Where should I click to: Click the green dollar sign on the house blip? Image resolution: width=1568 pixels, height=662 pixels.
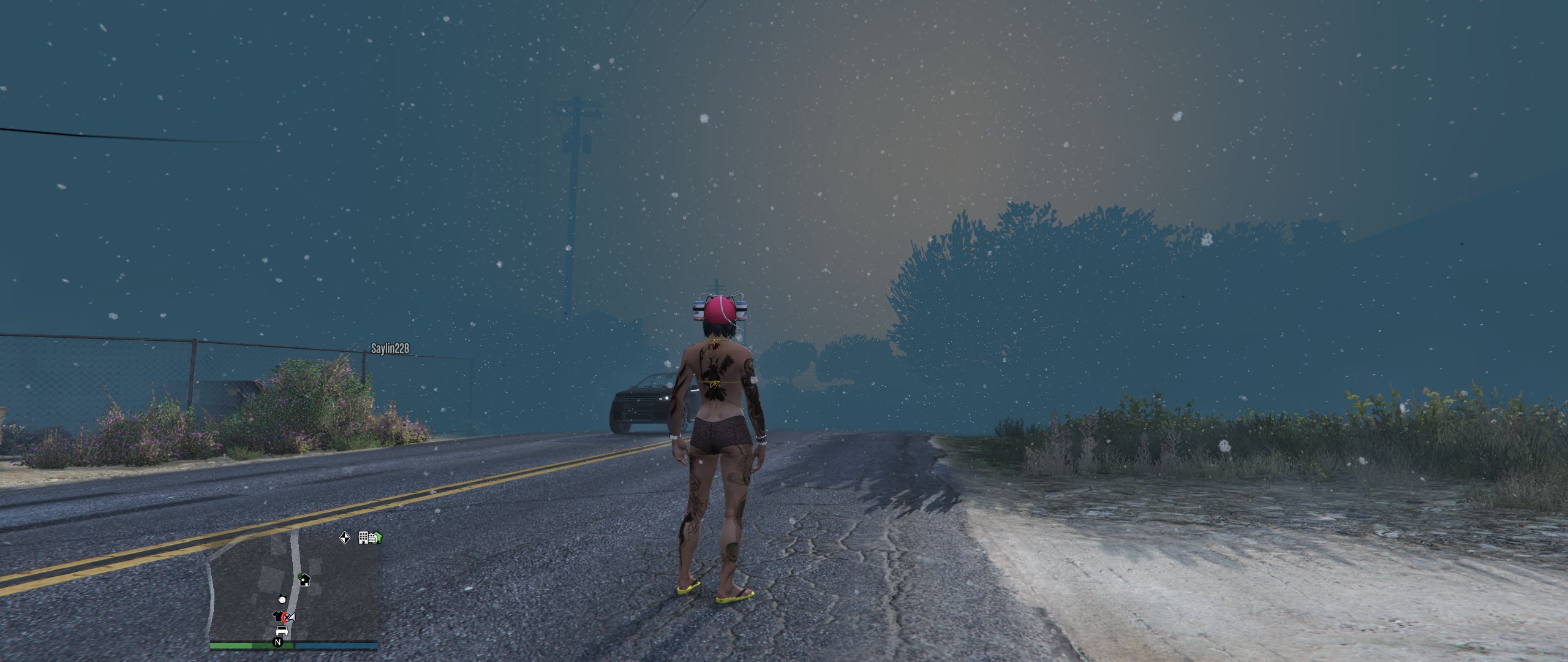[x=300, y=576]
